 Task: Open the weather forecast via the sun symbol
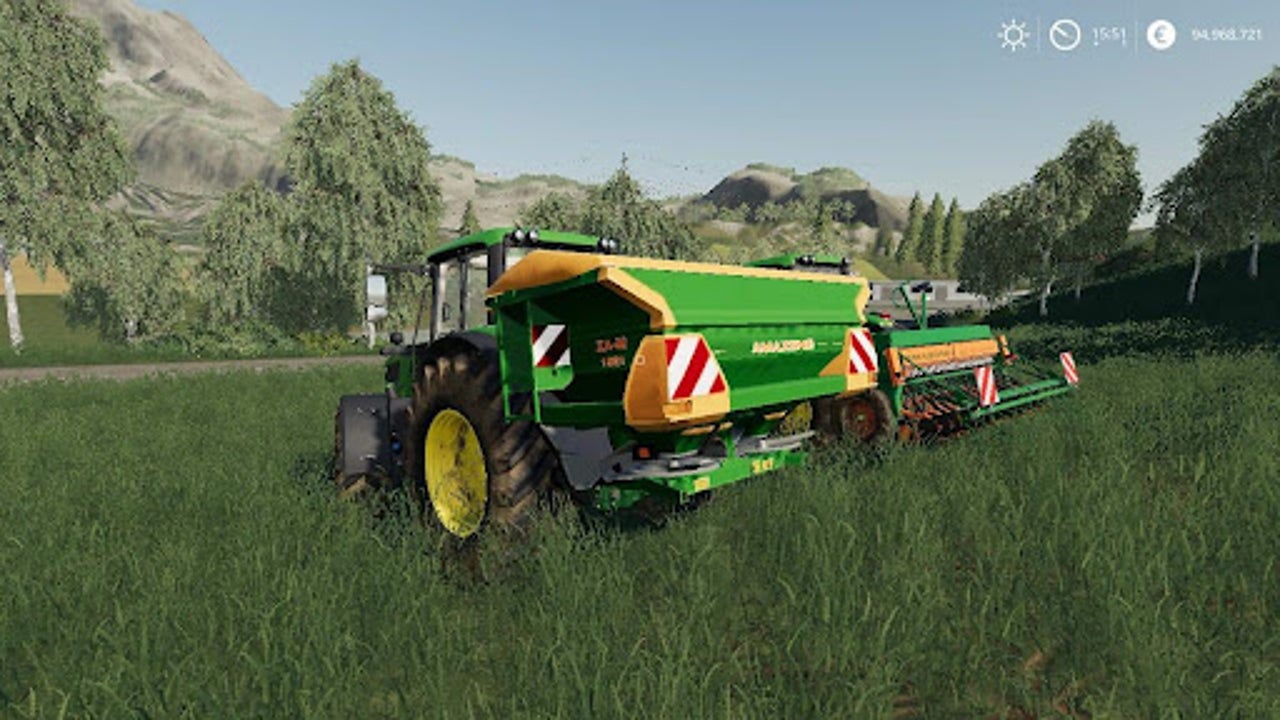(1014, 35)
